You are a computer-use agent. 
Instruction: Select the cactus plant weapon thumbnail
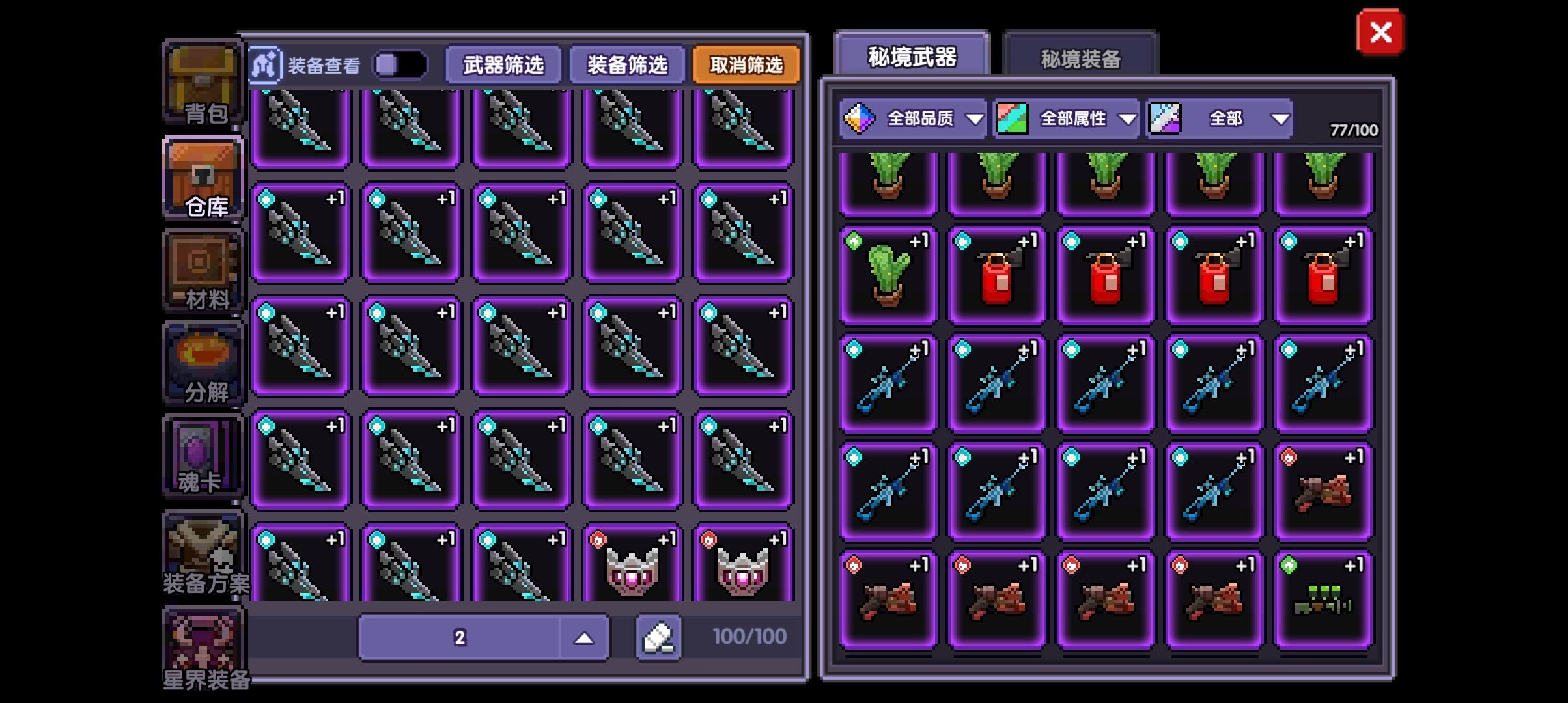pos(888,273)
